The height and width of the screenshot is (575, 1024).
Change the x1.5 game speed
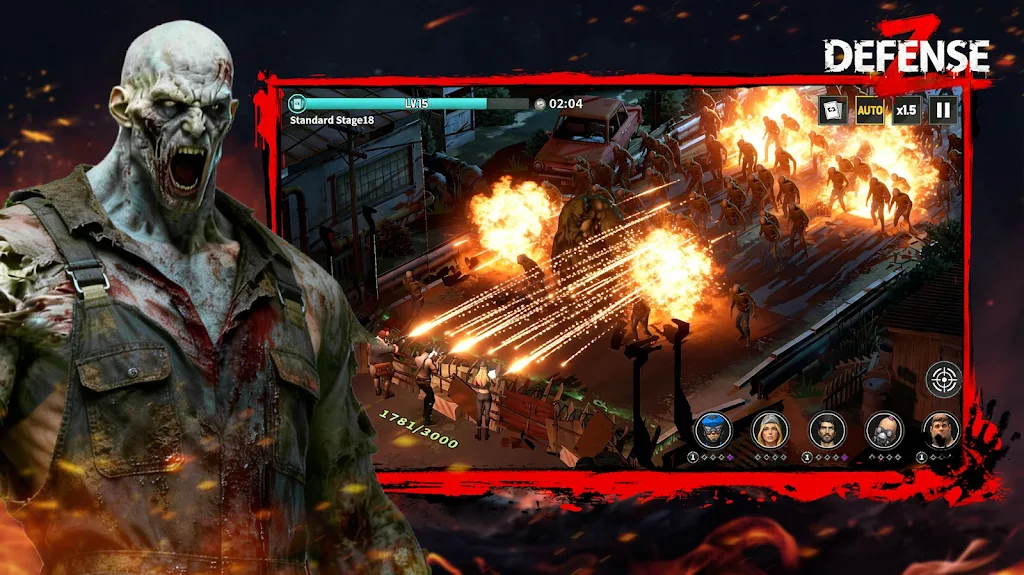(x=906, y=110)
